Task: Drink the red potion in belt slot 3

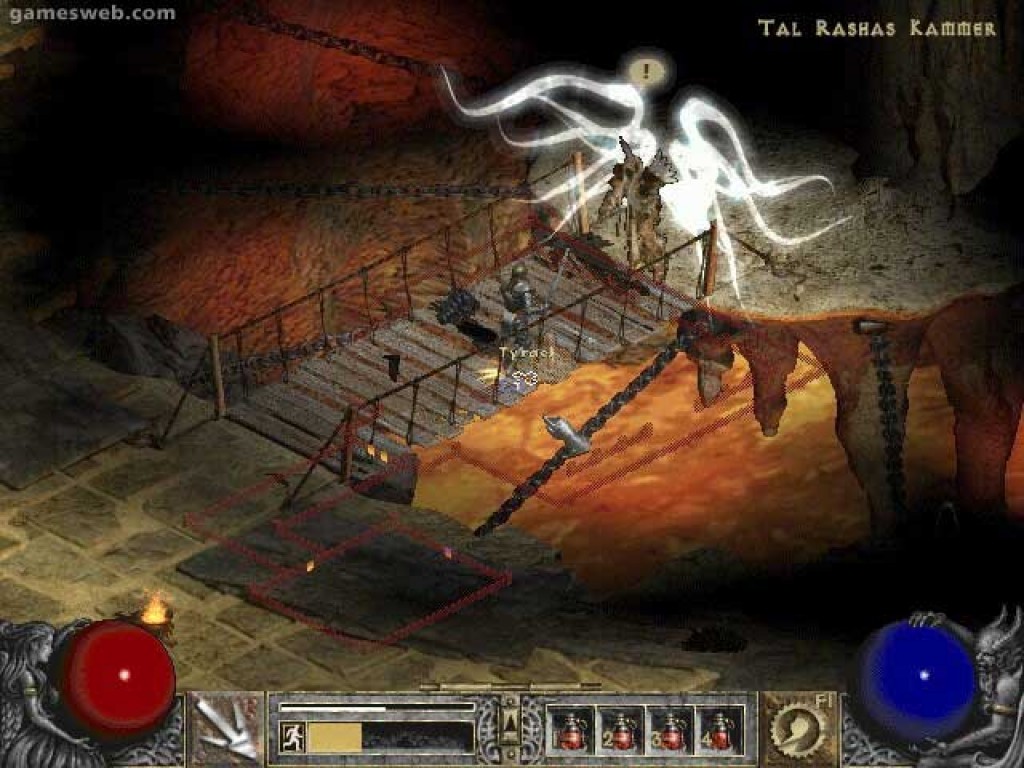Action: coord(671,729)
